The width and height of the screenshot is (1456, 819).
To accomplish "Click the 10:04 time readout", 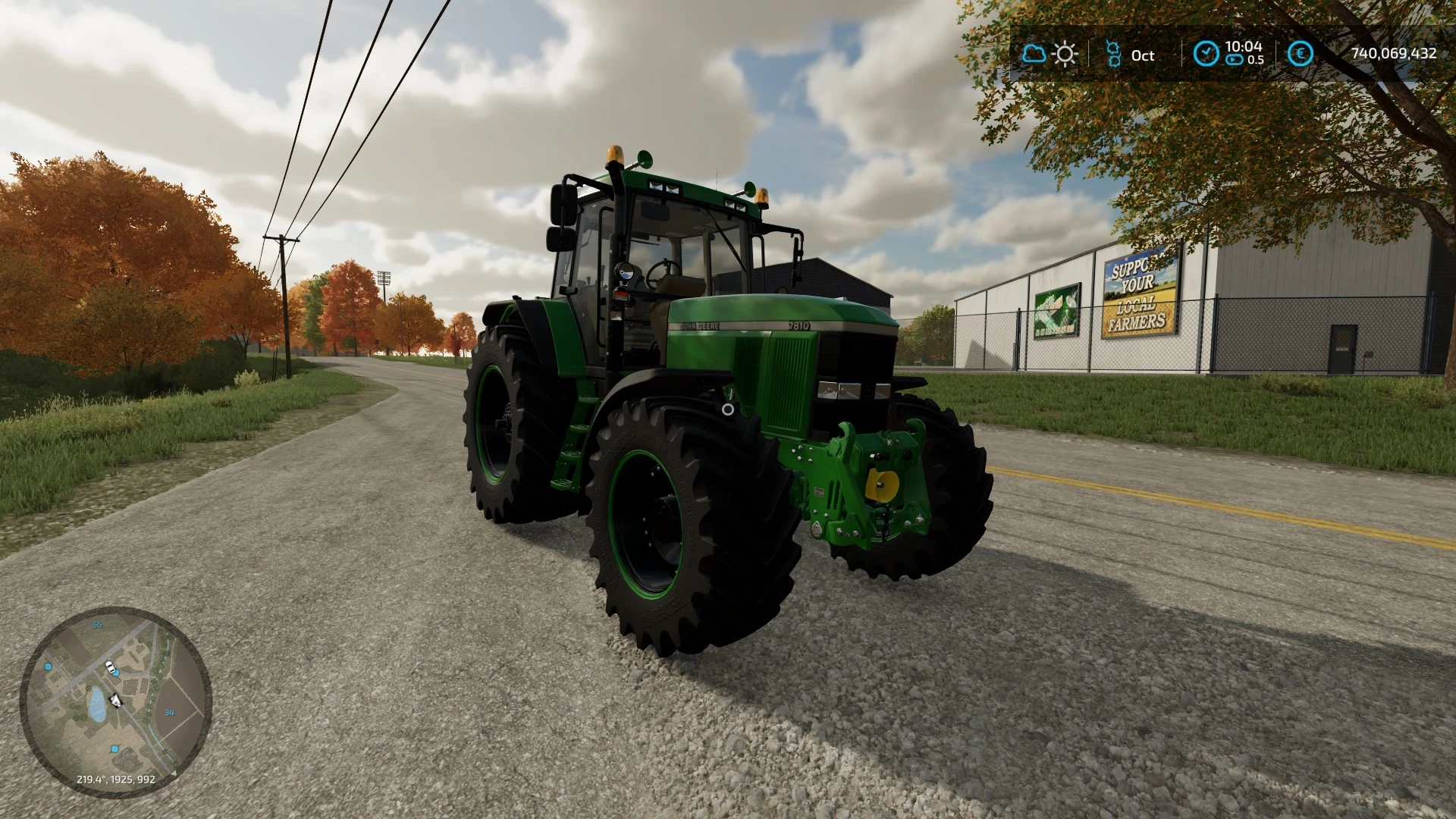I will [x=1244, y=45].
